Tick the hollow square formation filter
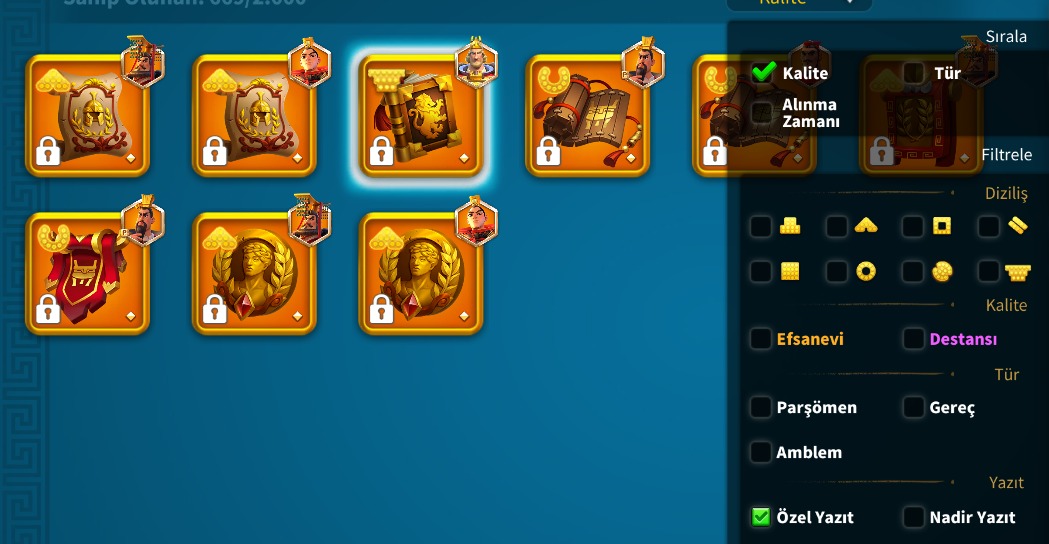Viewport: 1049px width, 544px height. click(x=913, y=227)
